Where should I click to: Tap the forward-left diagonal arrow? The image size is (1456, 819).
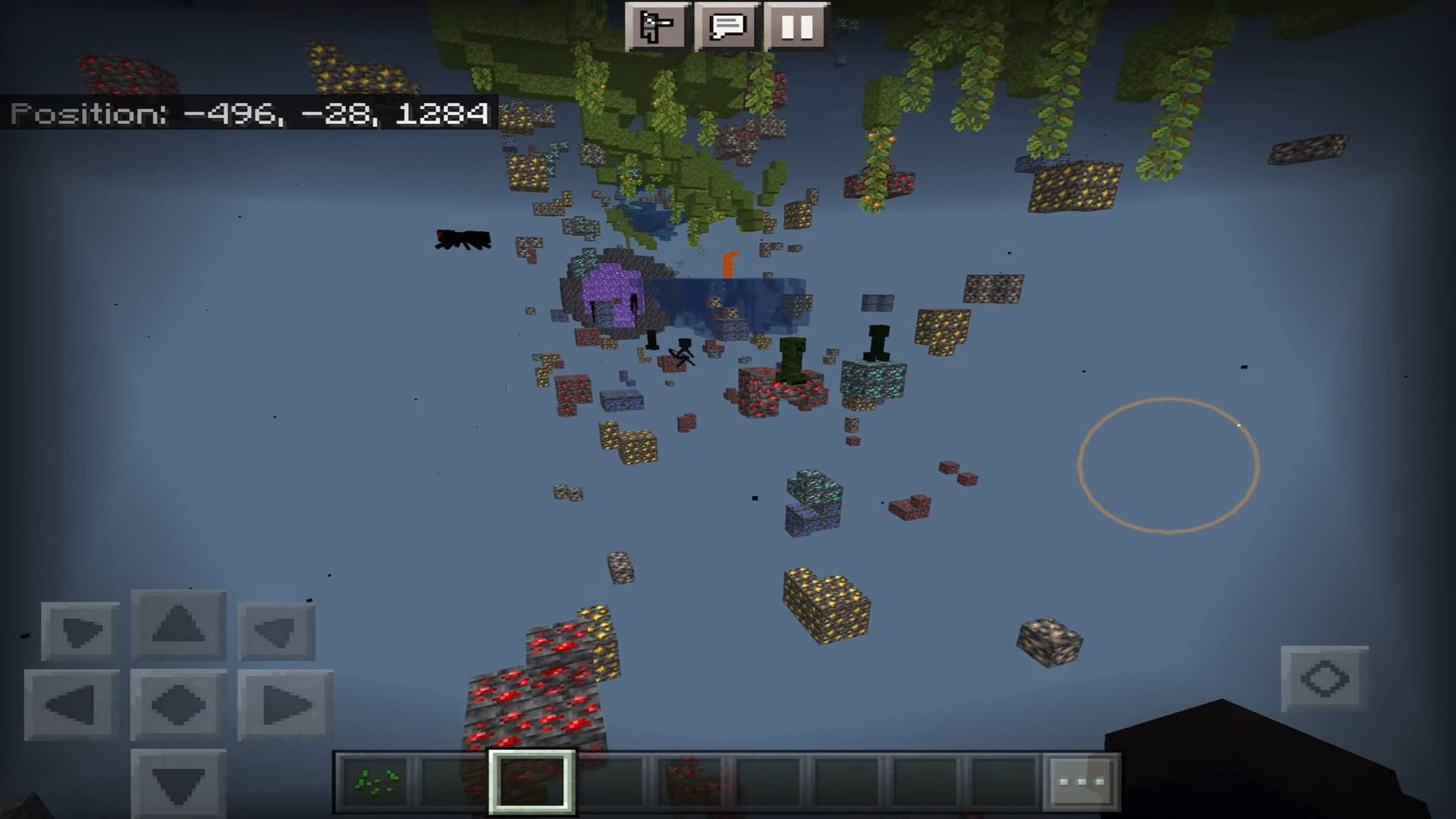pos(80,631)
